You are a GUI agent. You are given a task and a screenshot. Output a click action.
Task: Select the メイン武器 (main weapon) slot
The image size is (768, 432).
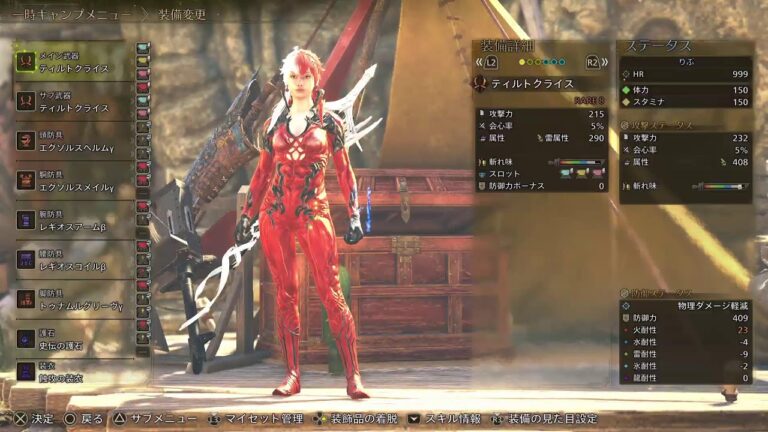[75, 61]
